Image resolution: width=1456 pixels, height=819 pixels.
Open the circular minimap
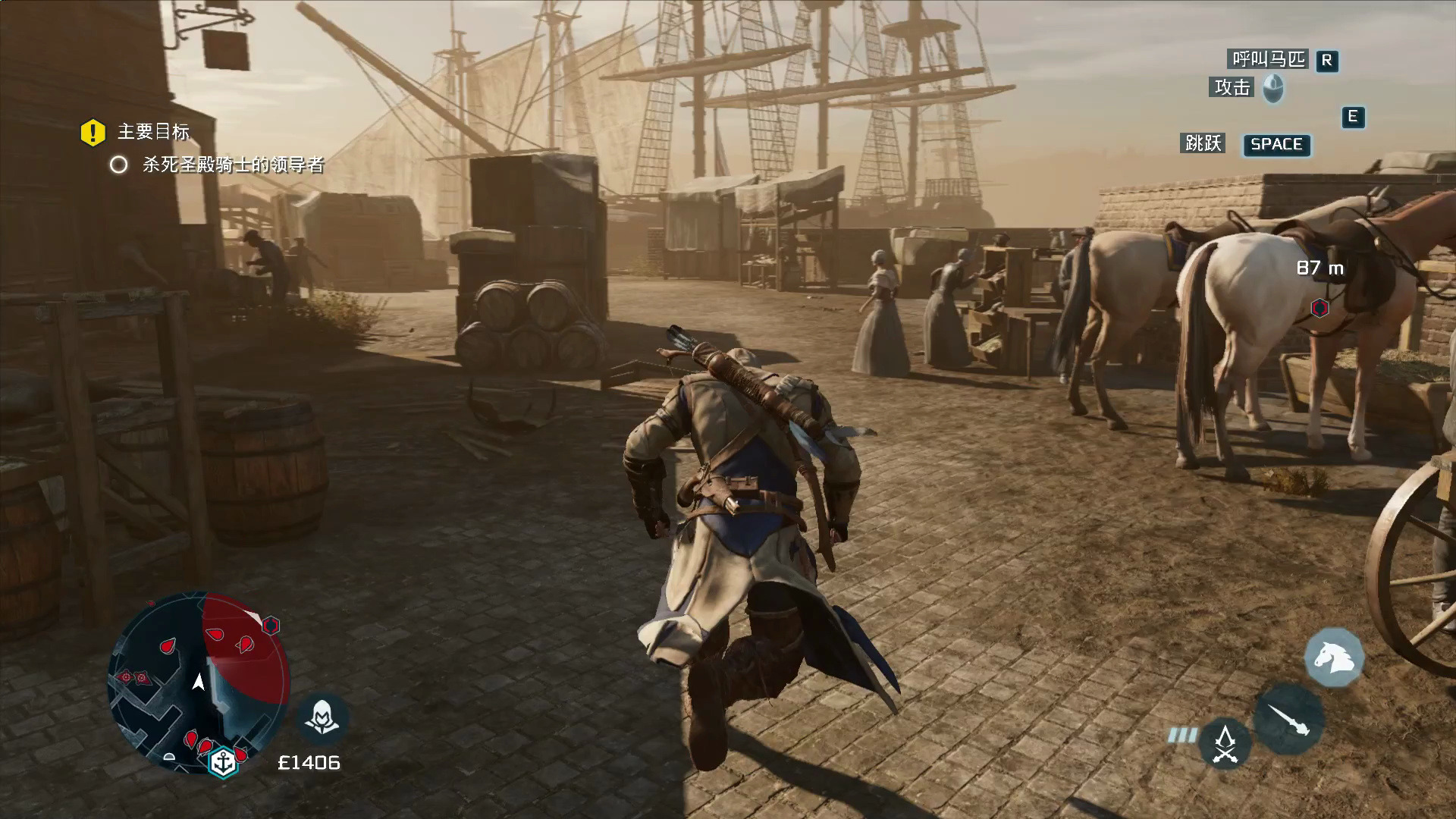tap(199, 681)
